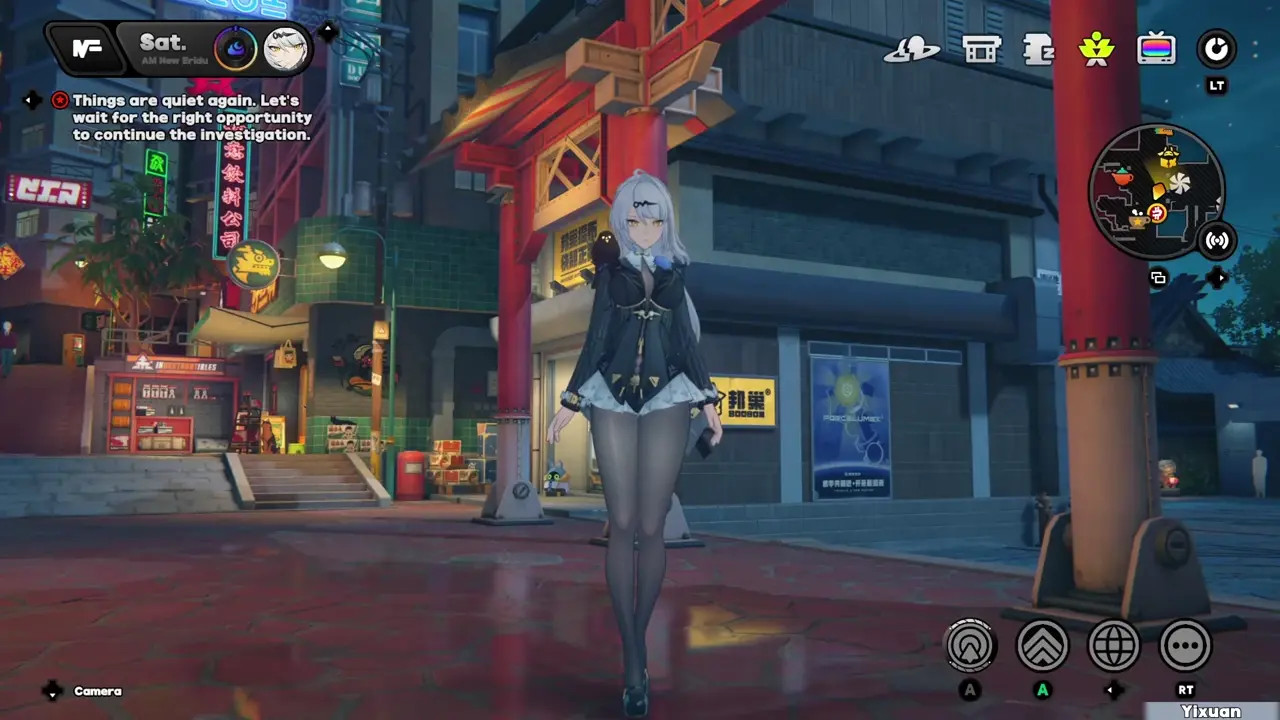This screenshot has height=720, width=1280.
Task: Select the white-haired character portrait
Action: pyautogui.click(x=285, y=49)
